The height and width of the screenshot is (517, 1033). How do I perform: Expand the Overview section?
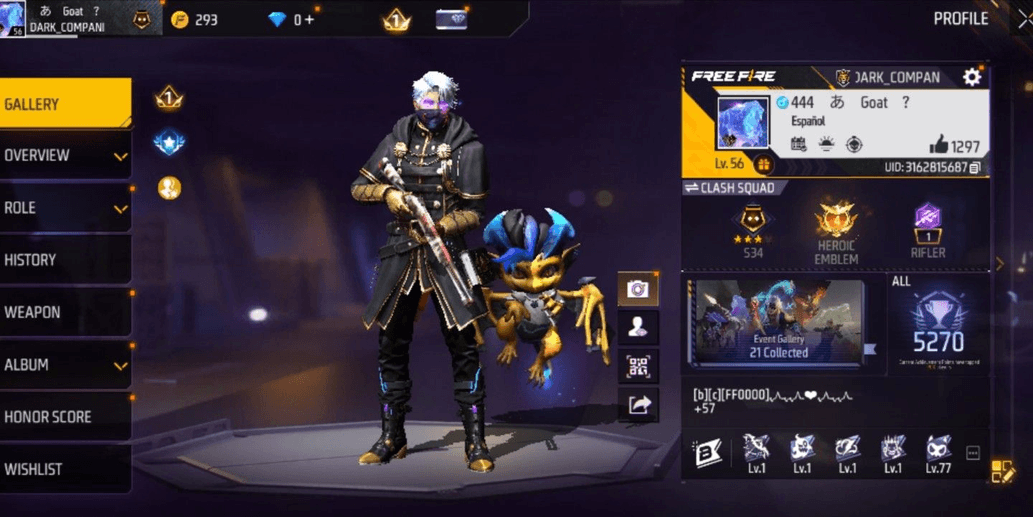pyautogui.click(x=65, y=156)
